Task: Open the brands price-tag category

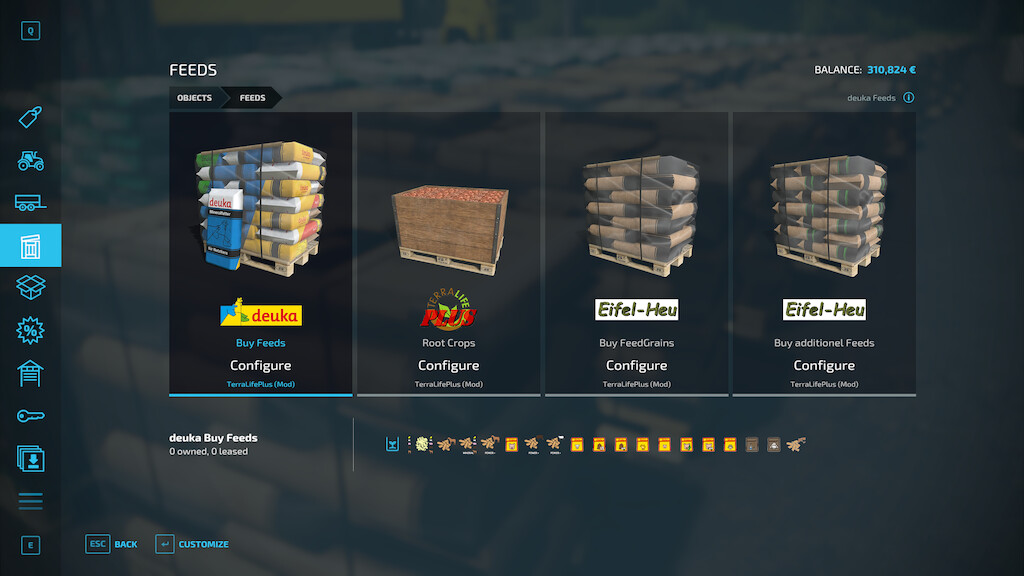Action: tap(30, 117)
